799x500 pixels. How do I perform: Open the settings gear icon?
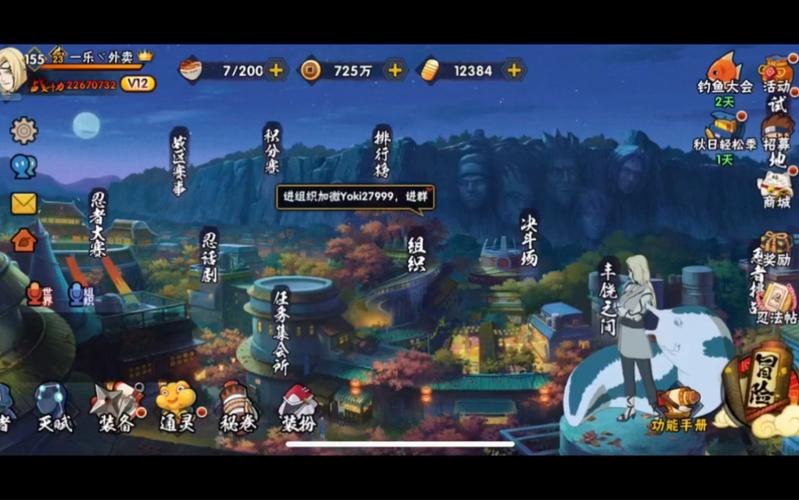click(x=23, y=130)
